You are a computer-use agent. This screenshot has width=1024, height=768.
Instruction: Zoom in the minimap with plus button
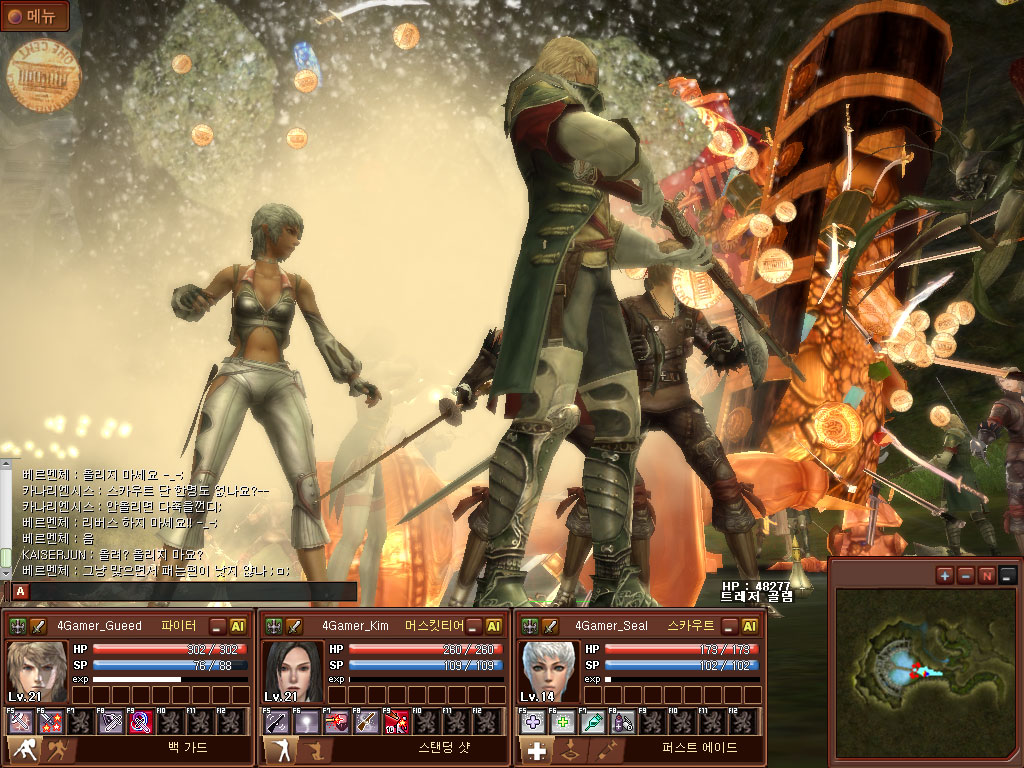[x=945, y=575]
